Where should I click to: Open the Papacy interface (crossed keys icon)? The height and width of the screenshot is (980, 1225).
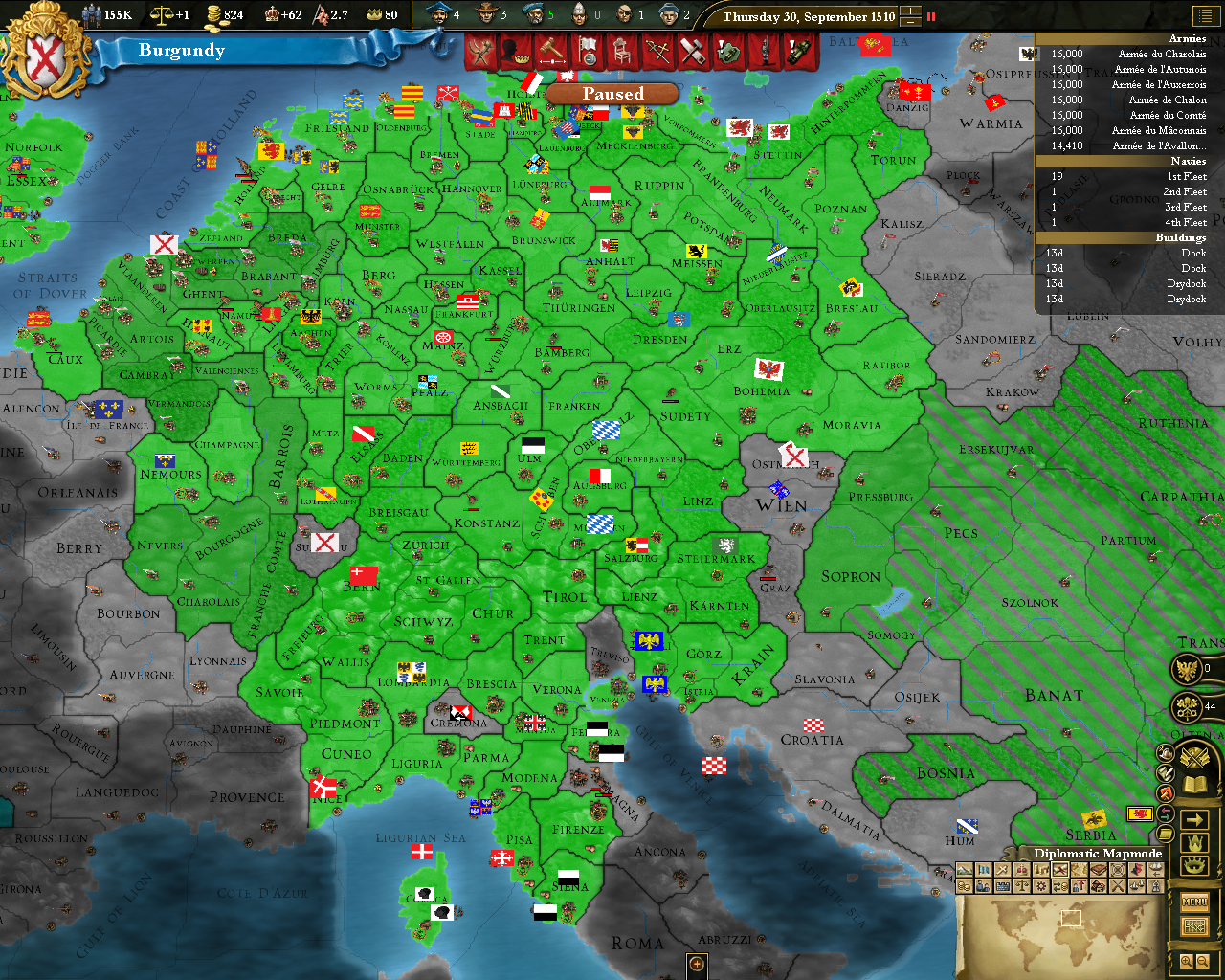point(1187,706)
